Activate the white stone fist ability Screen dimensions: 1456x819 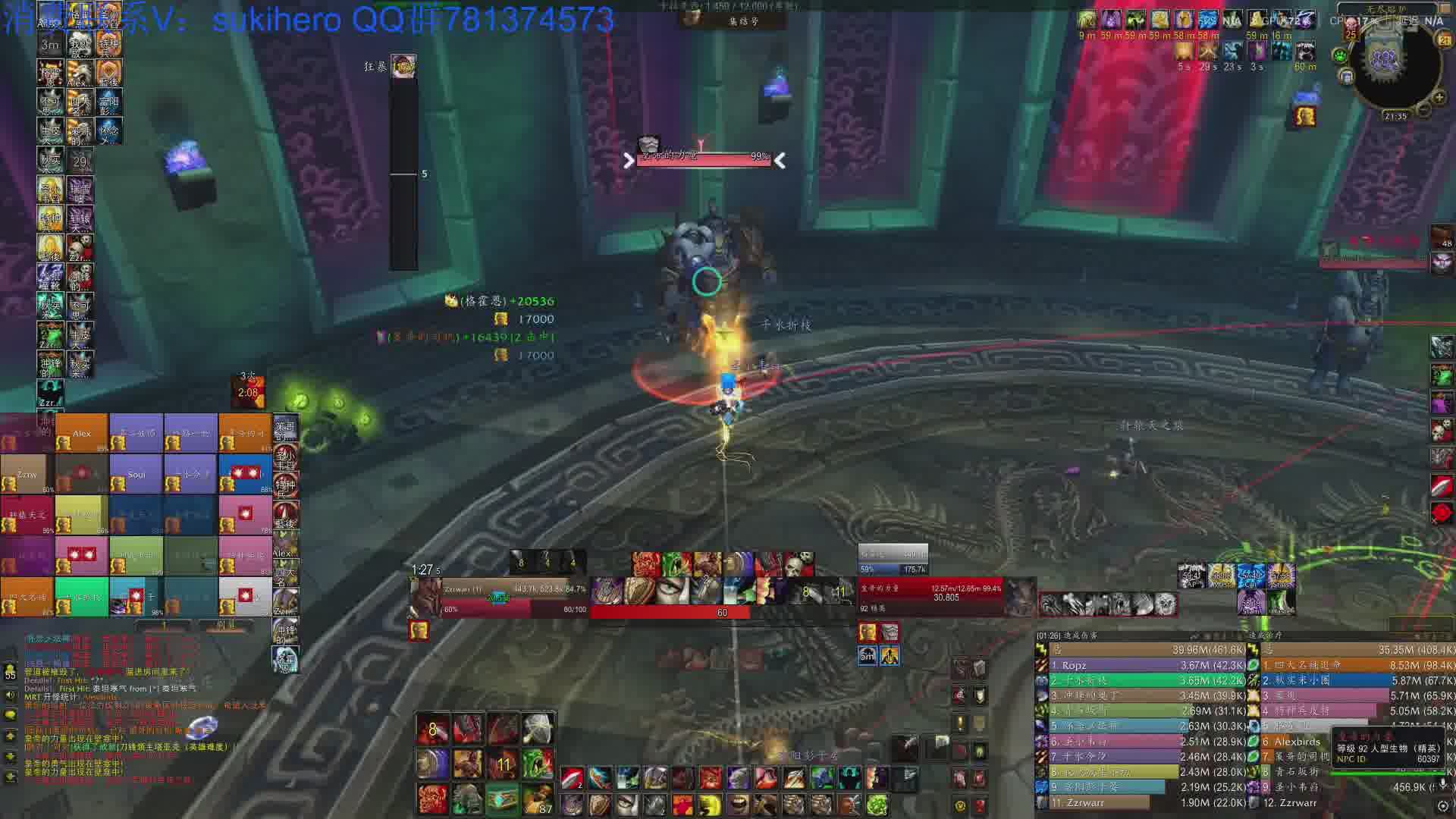(x=538, y=728)
